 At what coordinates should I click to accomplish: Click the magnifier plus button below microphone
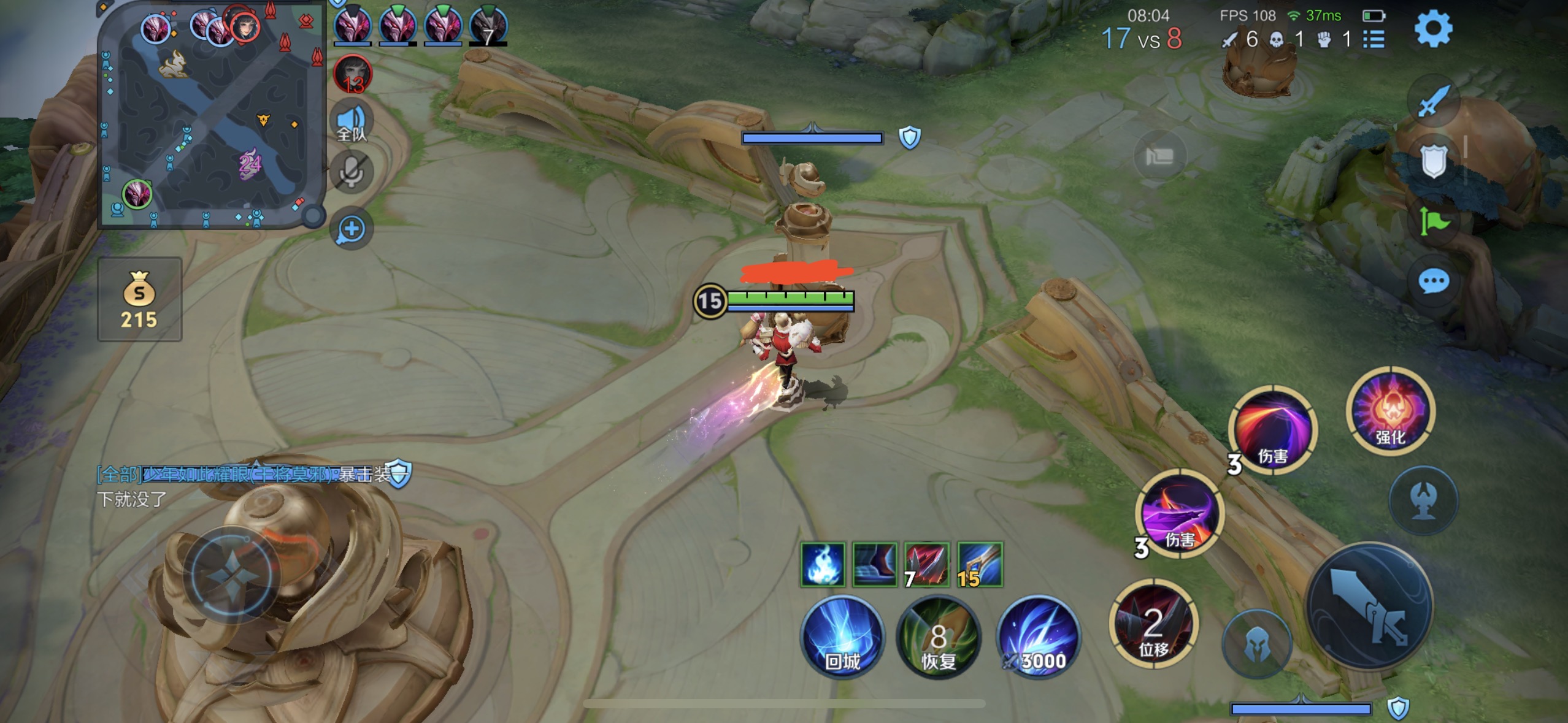pos(352,229)
